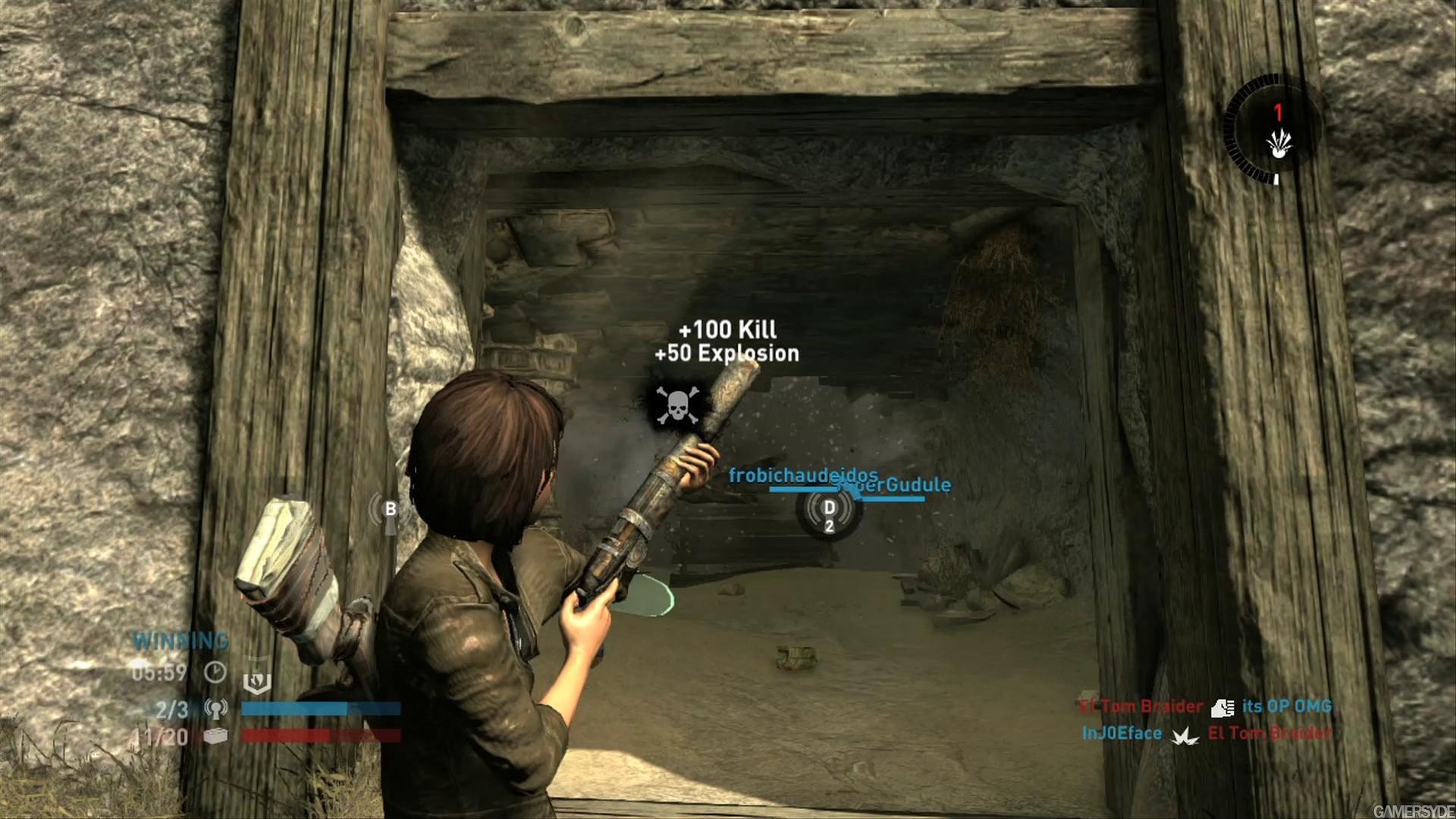Click the team shield emblem icon
Screen dimensions: 1456x819
pyautogui.click(x=256, y=682)
